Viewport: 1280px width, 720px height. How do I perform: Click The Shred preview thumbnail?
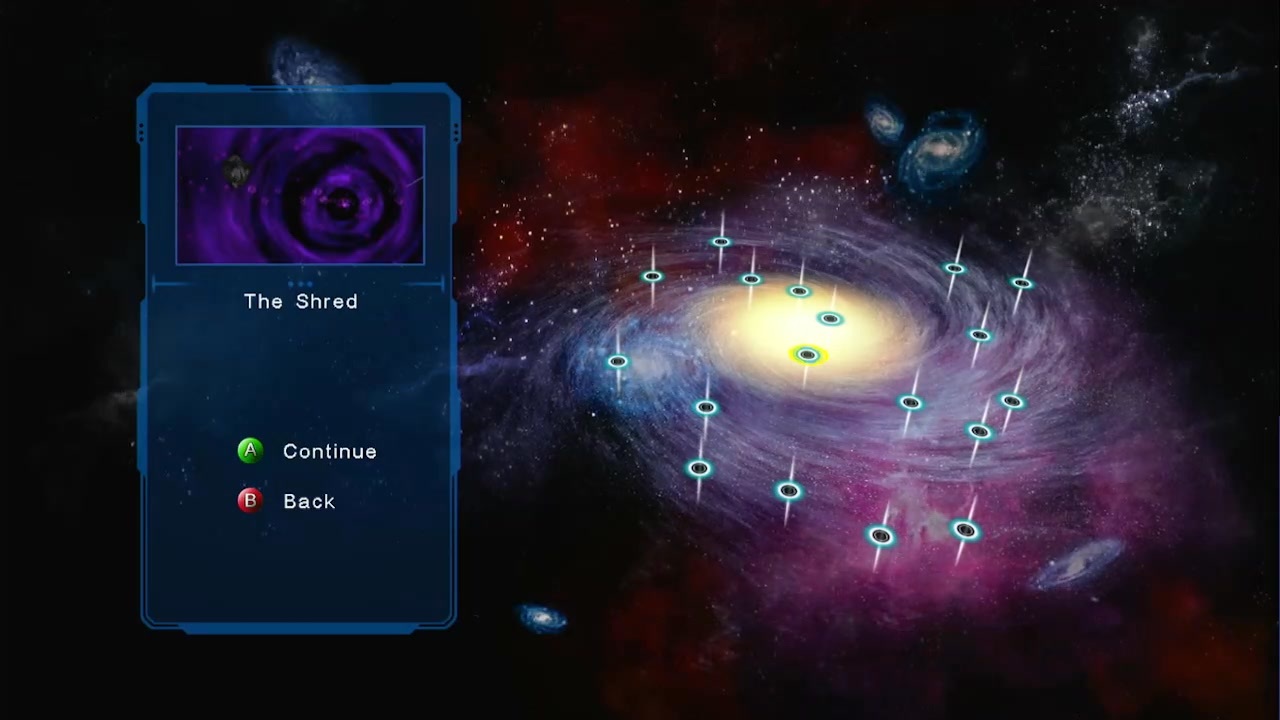pos(300,194)
